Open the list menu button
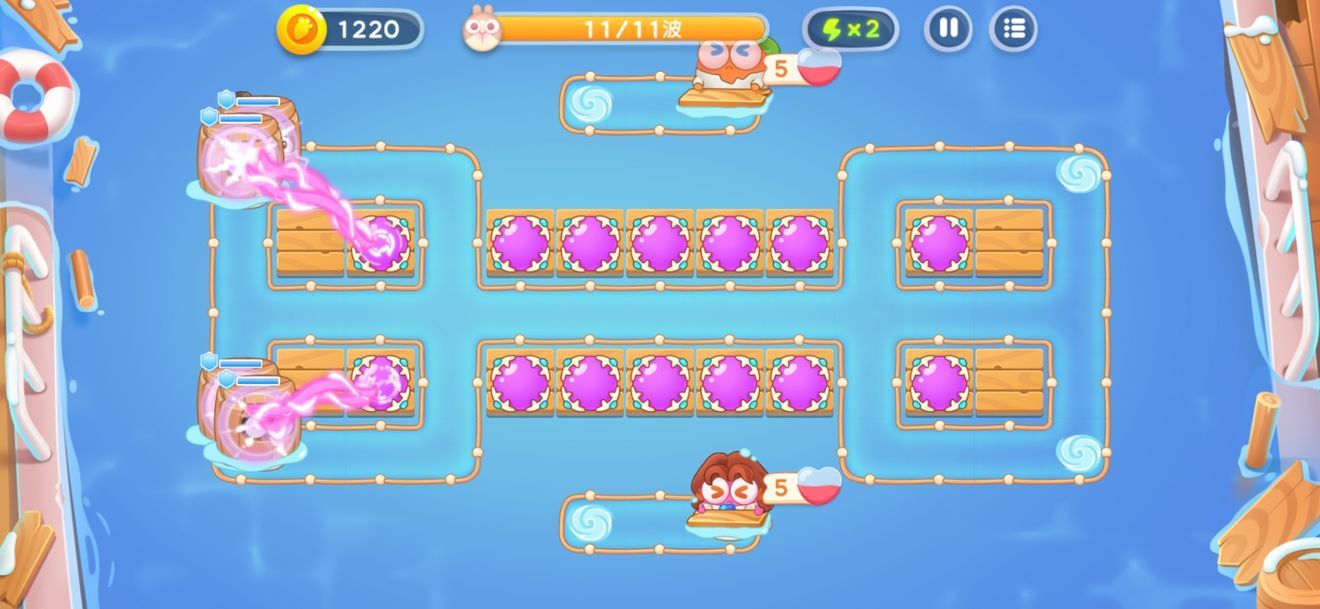The height and width of the screenshot is (609, 1320). 1013,29
